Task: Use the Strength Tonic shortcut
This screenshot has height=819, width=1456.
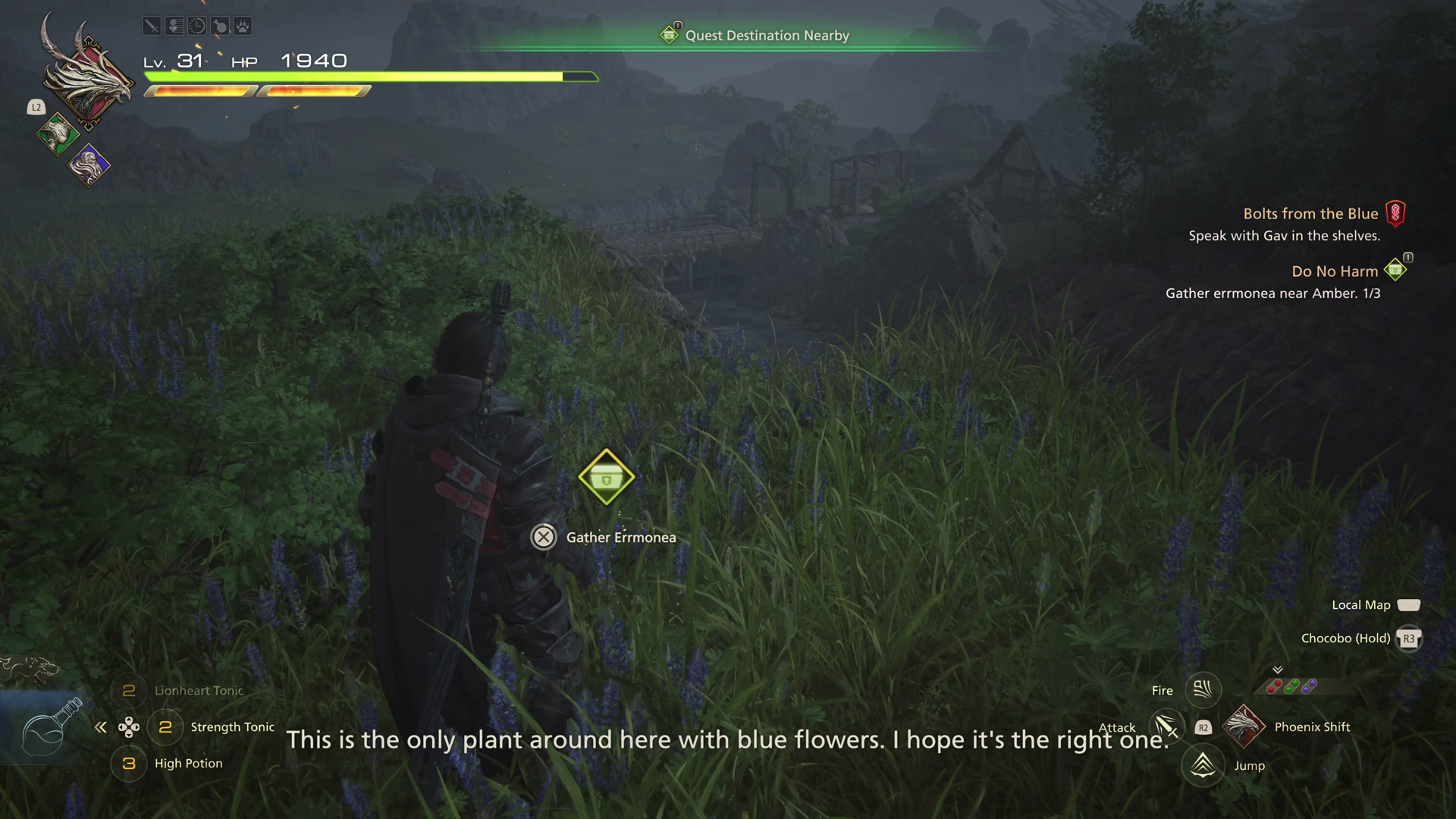Action: click(232, 727)
